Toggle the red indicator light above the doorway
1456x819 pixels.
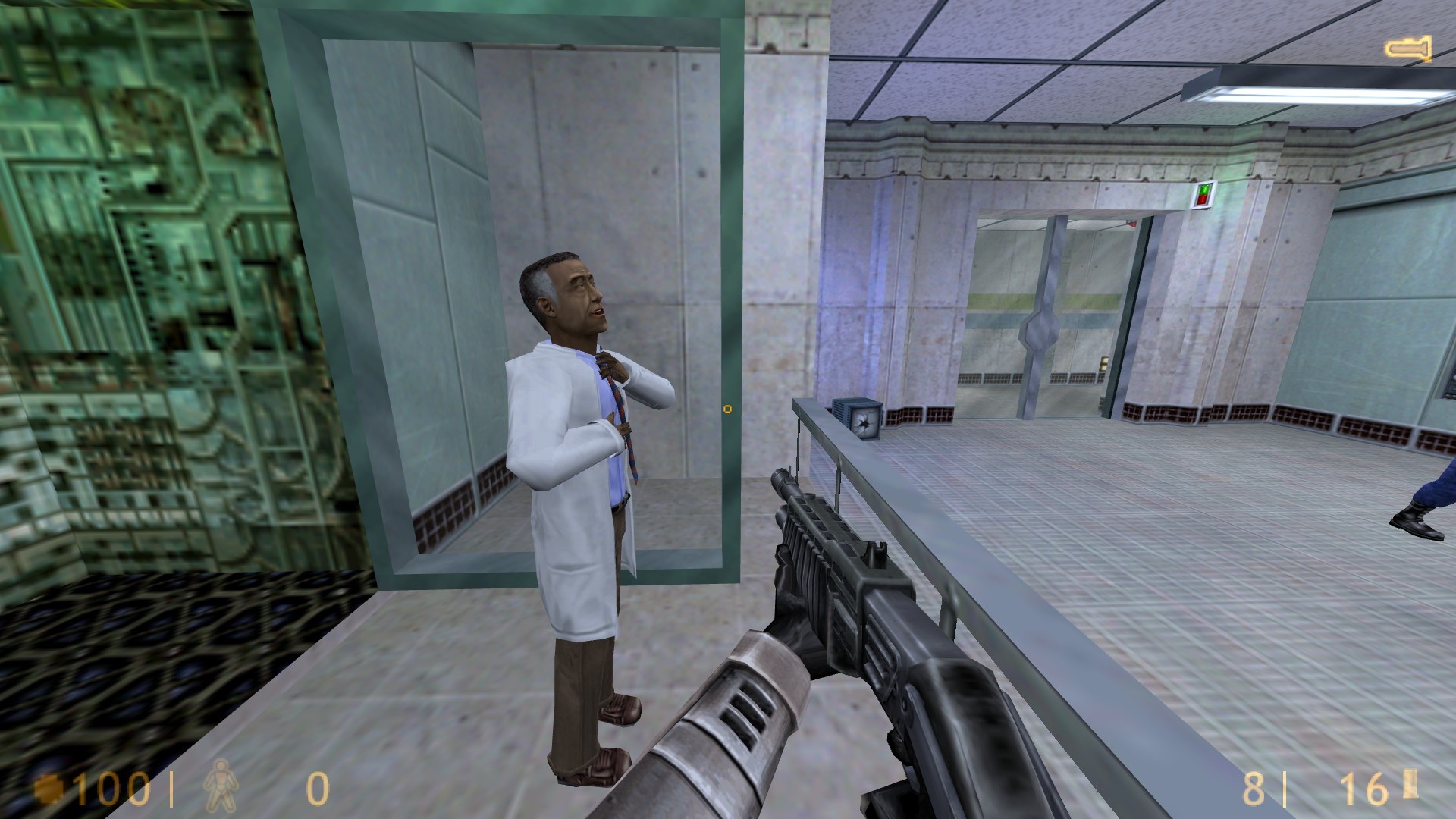(x=1203, y=200)
